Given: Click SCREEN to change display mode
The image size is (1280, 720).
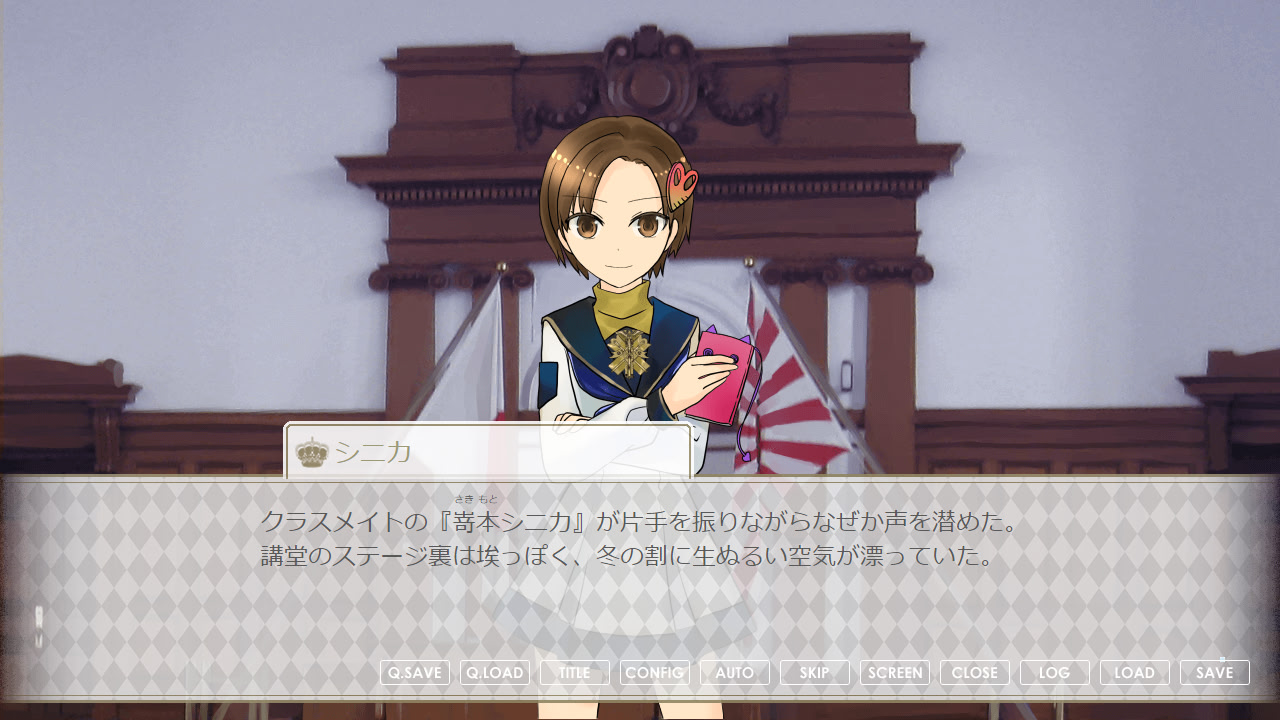Looking at the screenshot, I should 895,672.
